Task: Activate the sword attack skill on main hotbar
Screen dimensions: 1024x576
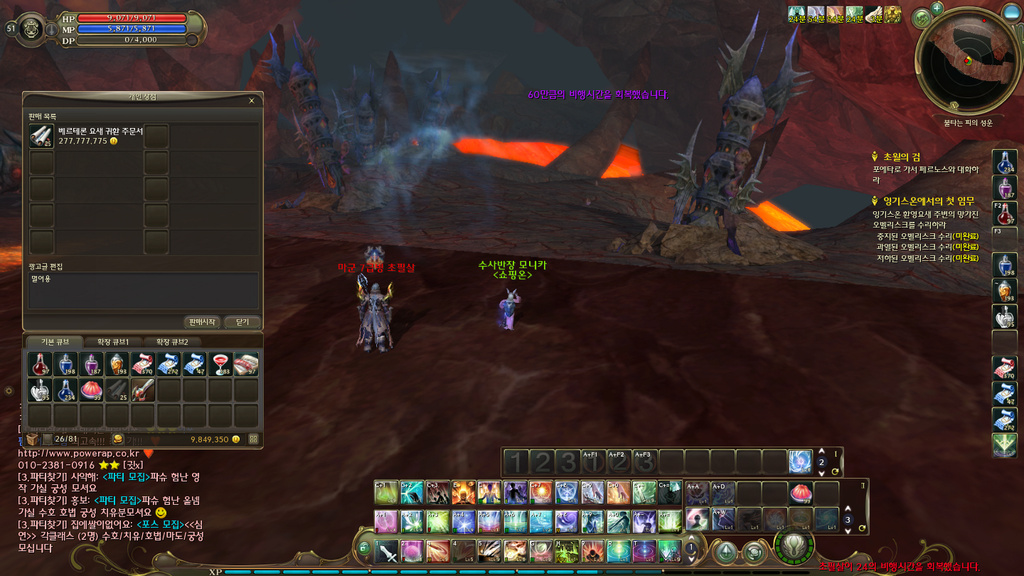Action: (x=387, y=551)
